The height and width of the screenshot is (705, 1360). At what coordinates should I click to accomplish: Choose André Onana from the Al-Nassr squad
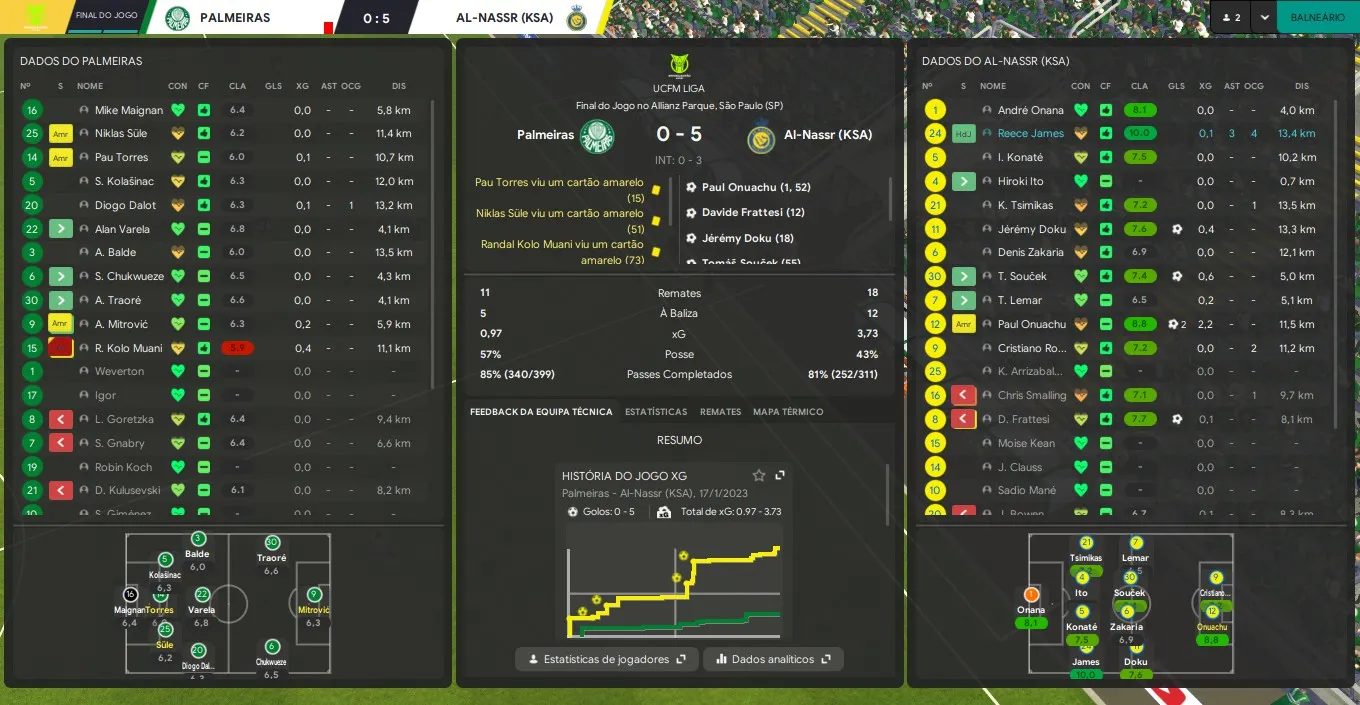(x=1030, y=110)
